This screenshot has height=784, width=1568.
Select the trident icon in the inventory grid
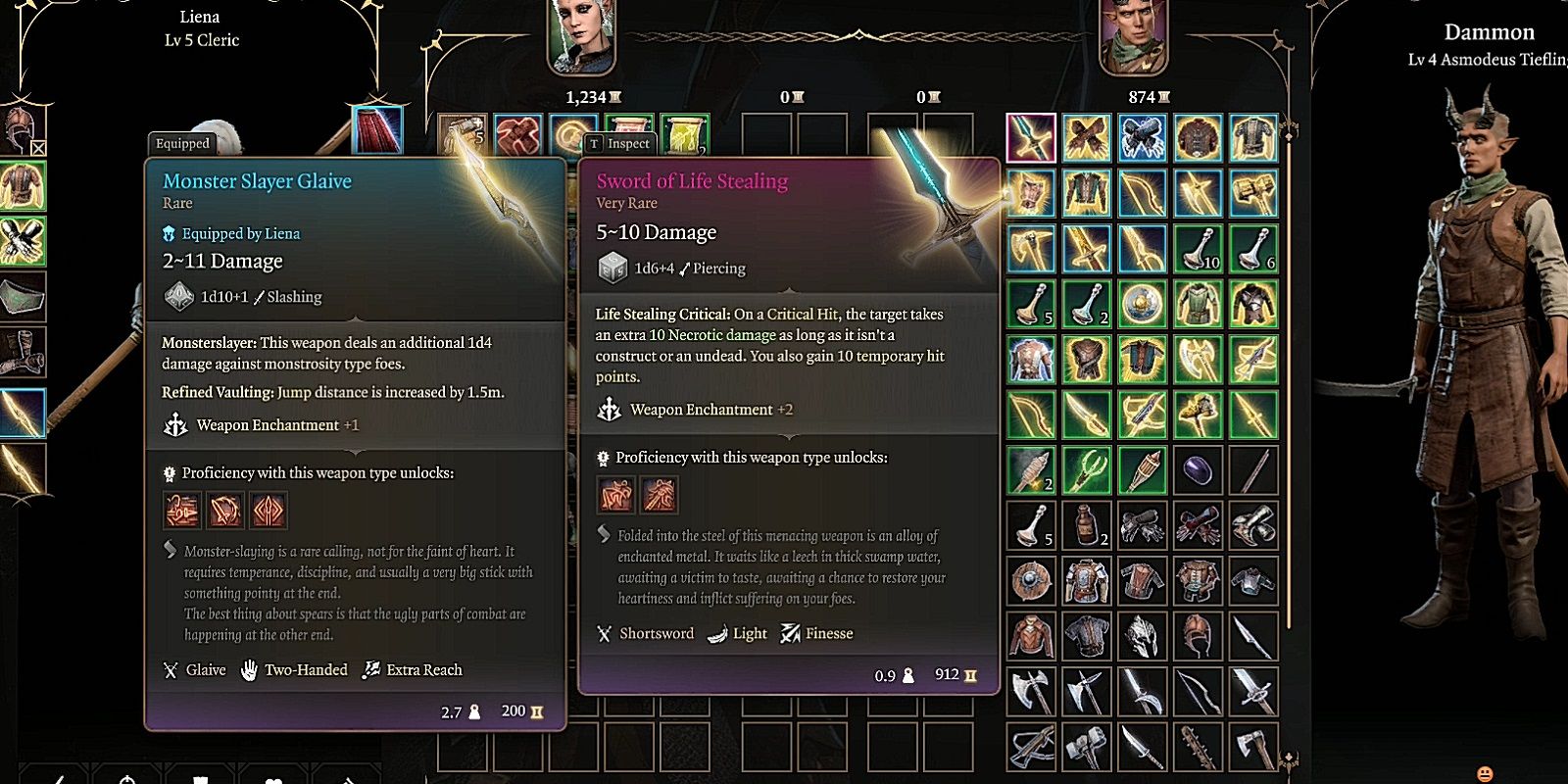pos(1088,468)
